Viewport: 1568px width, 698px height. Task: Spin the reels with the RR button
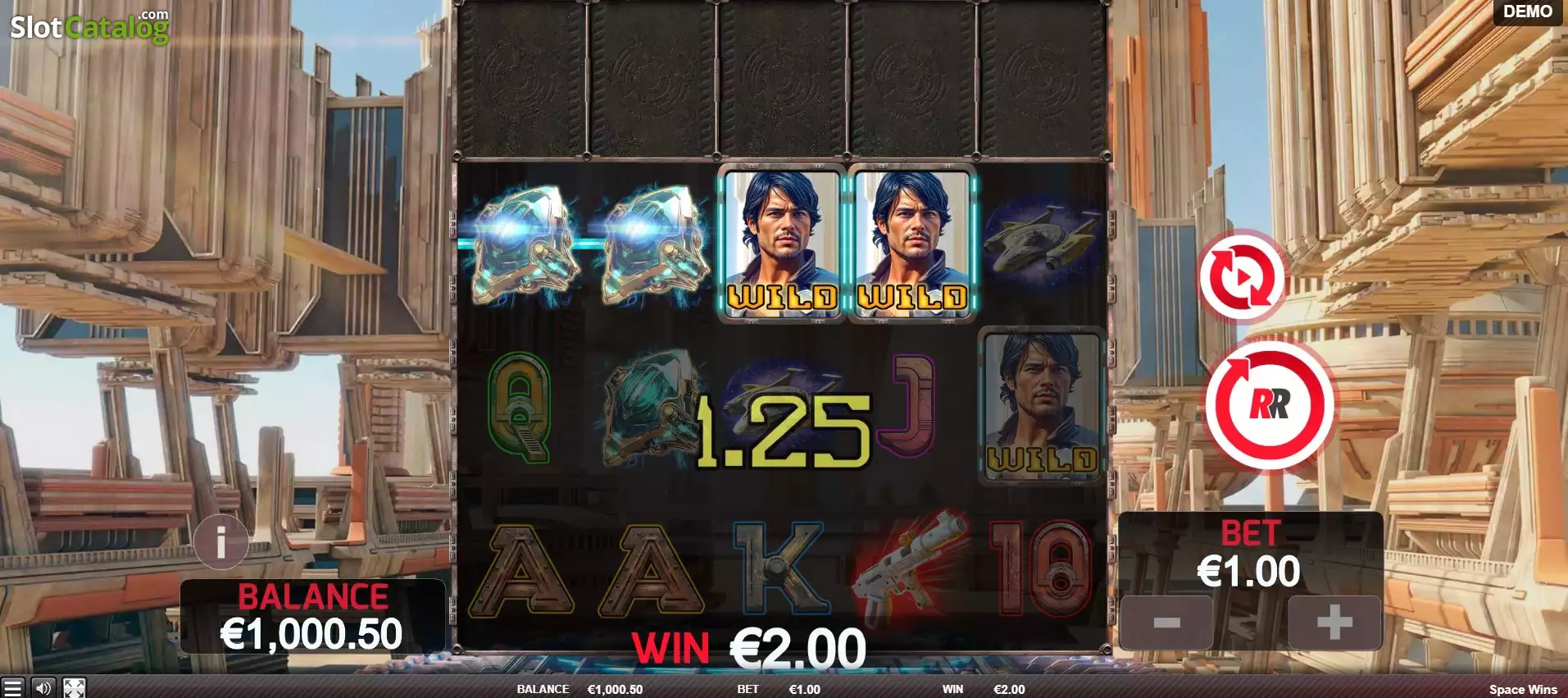pyautogui.click(x=1269, y=404)
